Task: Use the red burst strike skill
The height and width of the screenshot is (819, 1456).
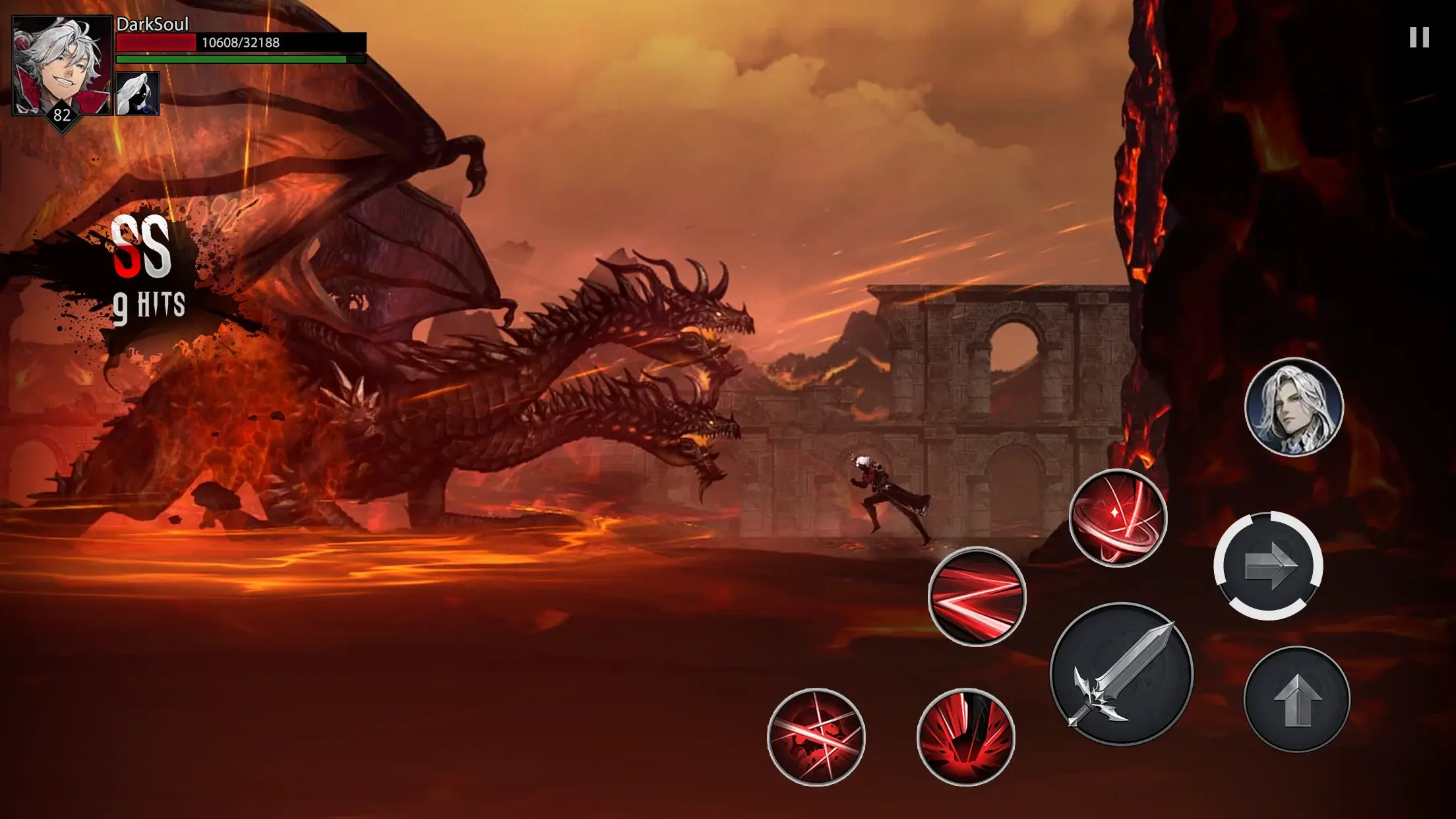Action: (x=965, y=737)
